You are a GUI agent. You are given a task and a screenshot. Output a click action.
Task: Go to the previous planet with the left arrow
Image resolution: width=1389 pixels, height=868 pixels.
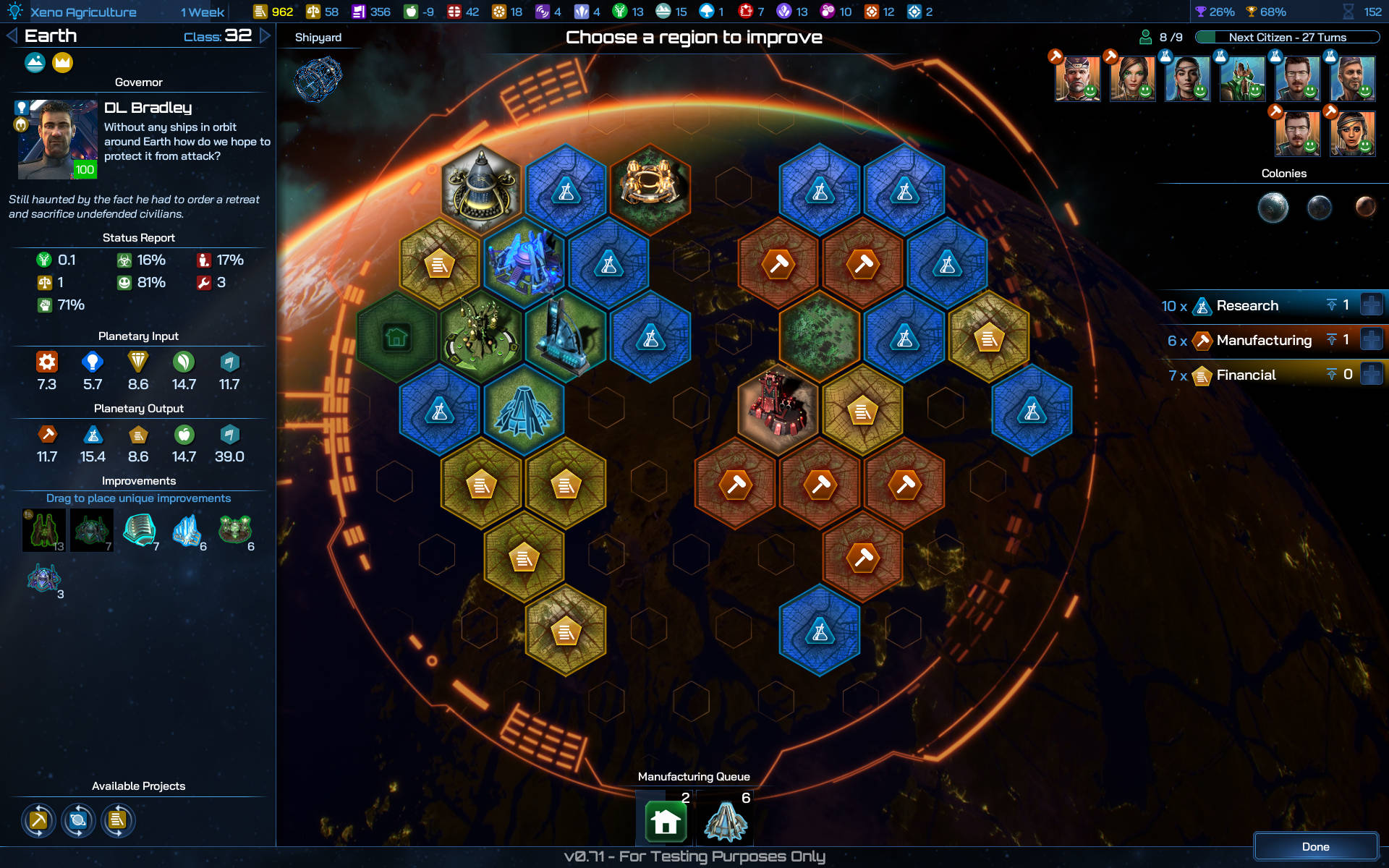pos(10,35)
